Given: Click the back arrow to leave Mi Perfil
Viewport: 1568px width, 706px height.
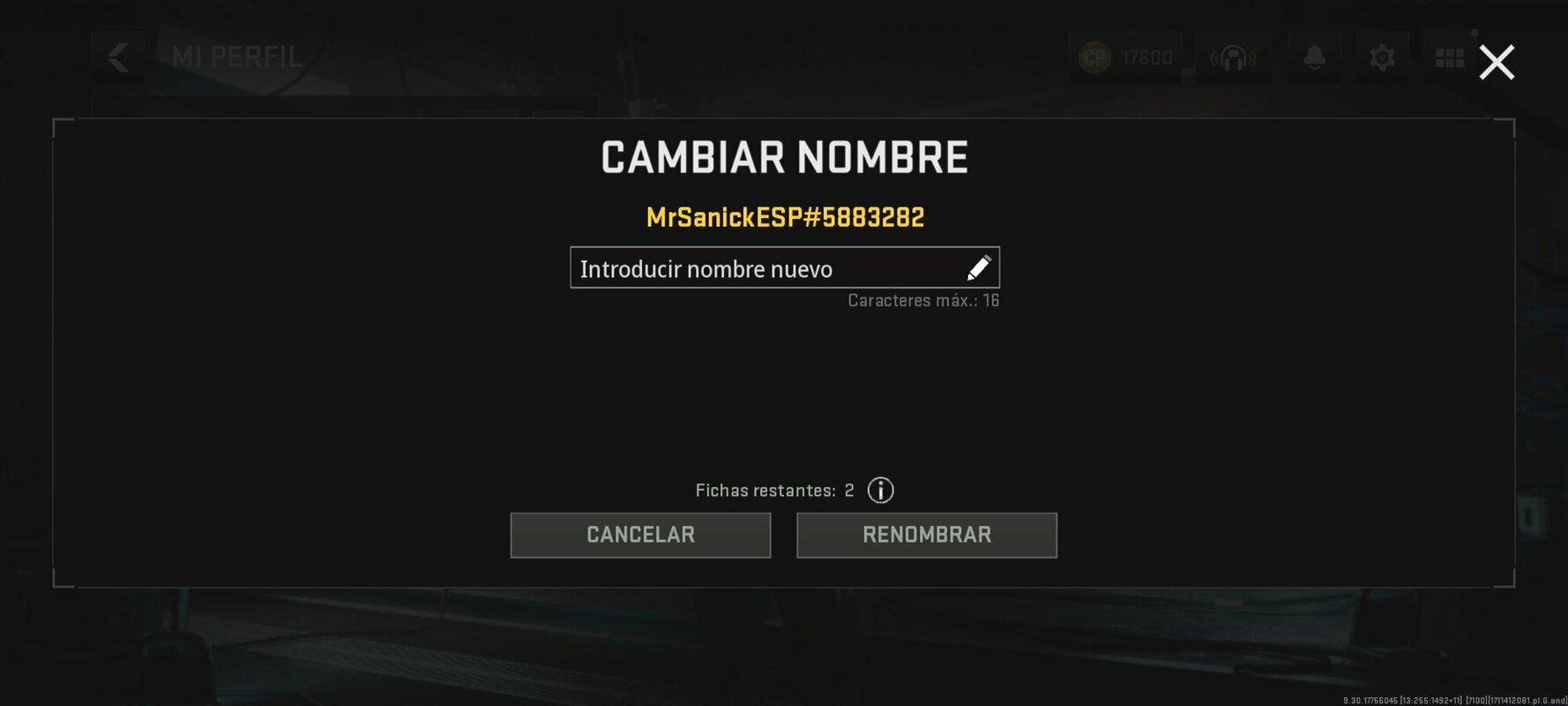Looking at the screenshot, I should click(x=118, y=57).
